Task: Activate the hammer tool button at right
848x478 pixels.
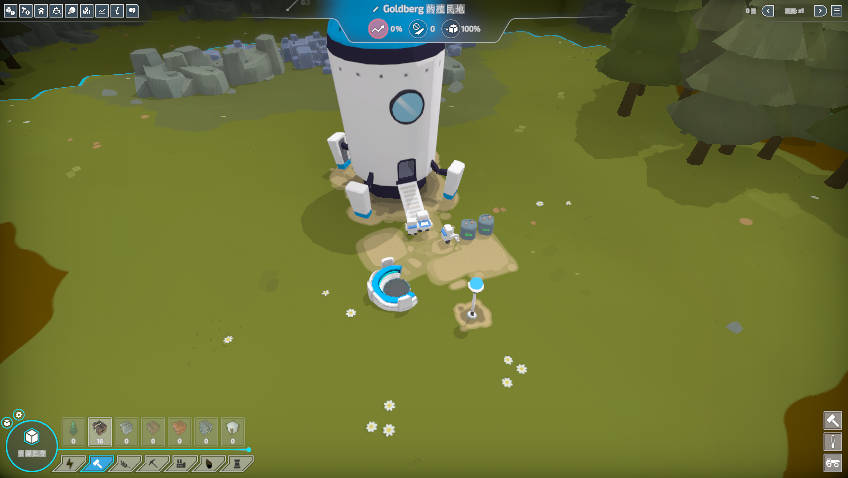Action: coord(833,420)
